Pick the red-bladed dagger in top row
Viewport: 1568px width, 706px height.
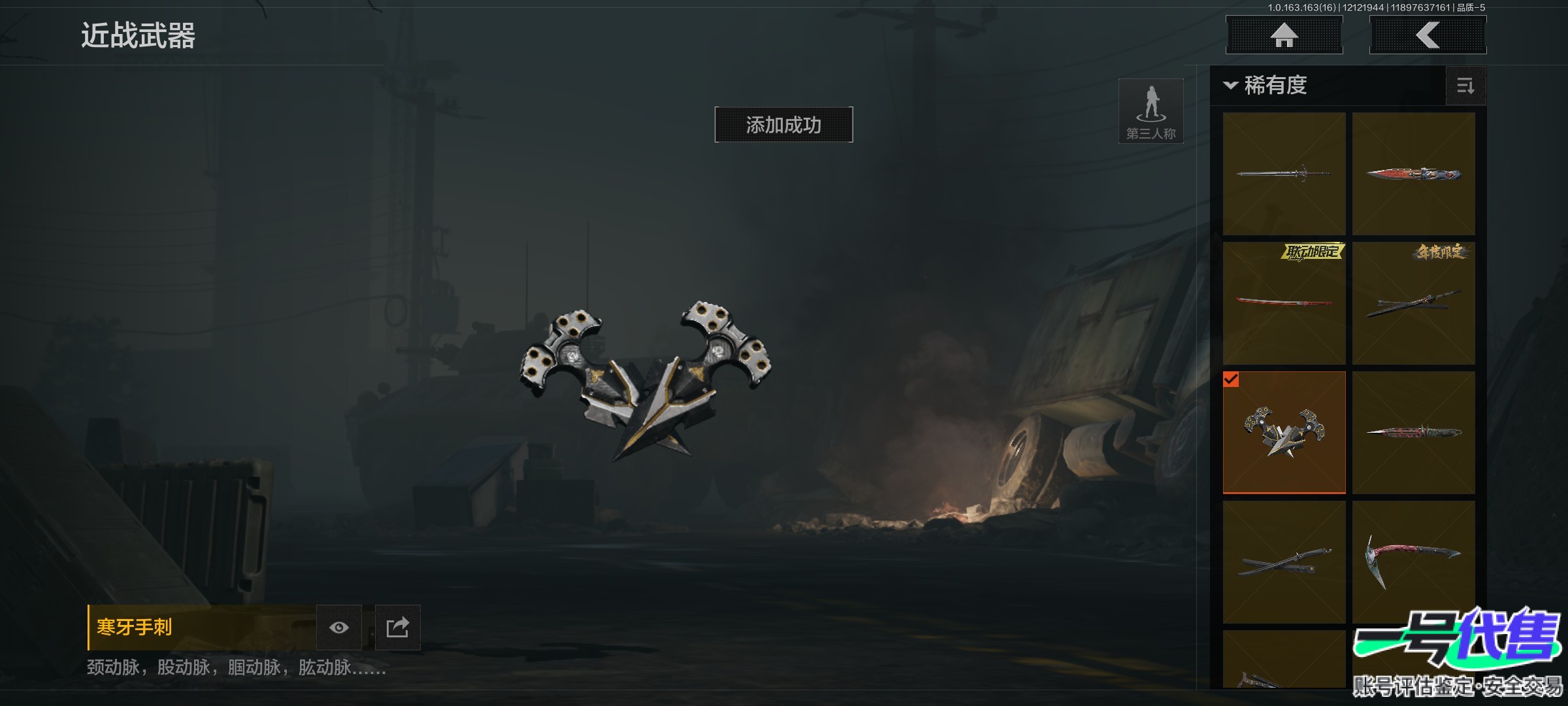point(1413,174)
